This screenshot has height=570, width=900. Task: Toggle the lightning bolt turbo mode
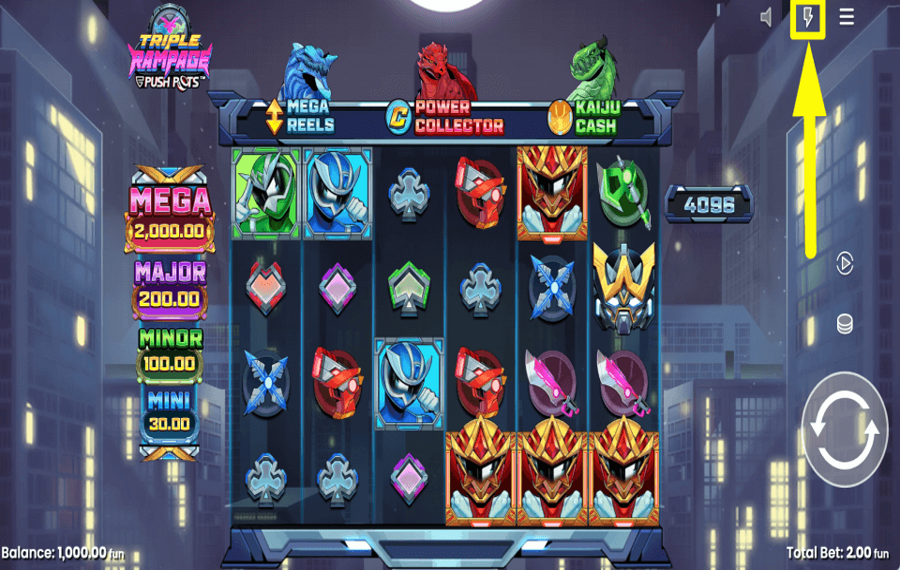[x=807, y=18]
